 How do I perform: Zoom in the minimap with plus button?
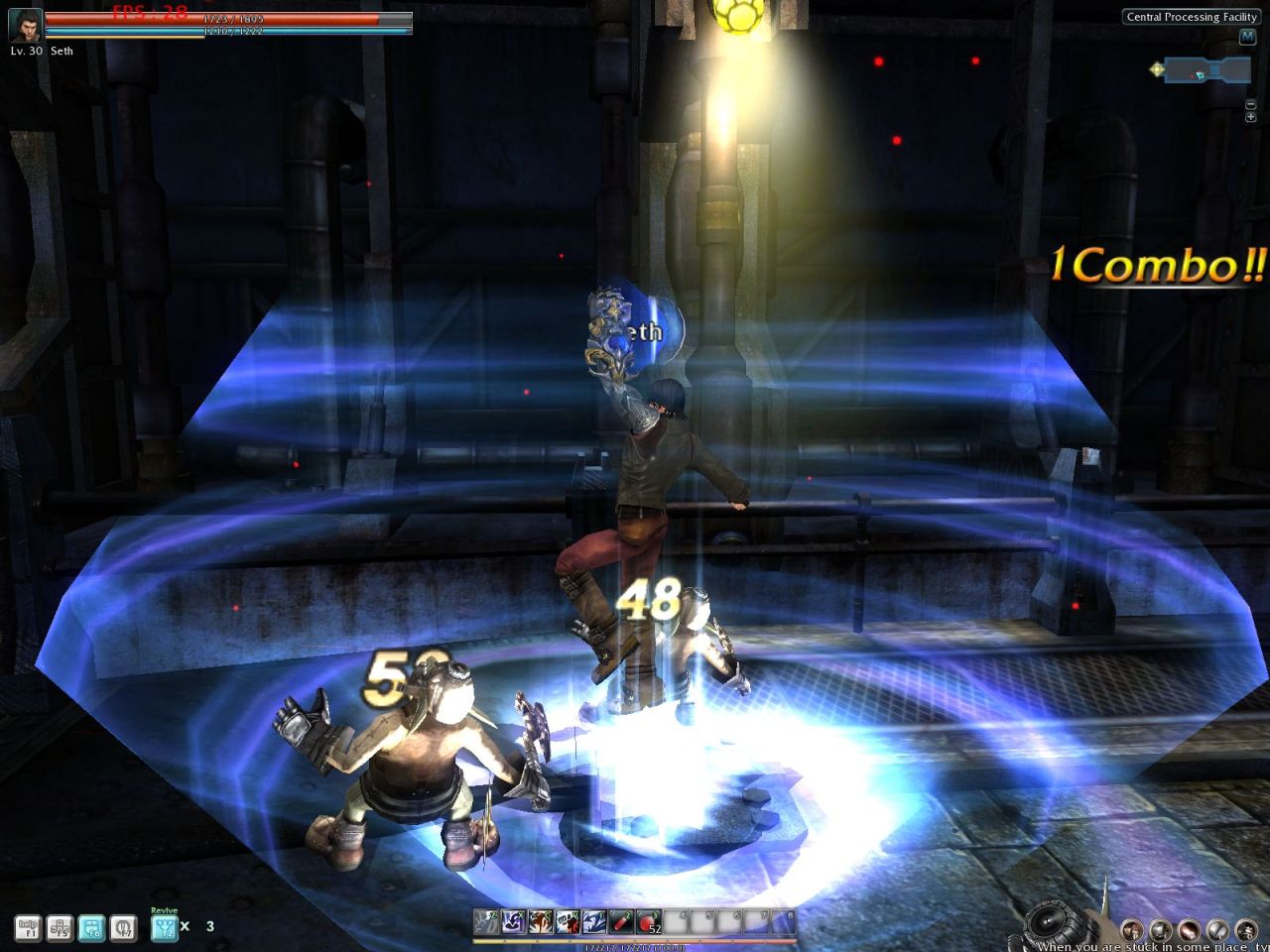point(1251,117)
